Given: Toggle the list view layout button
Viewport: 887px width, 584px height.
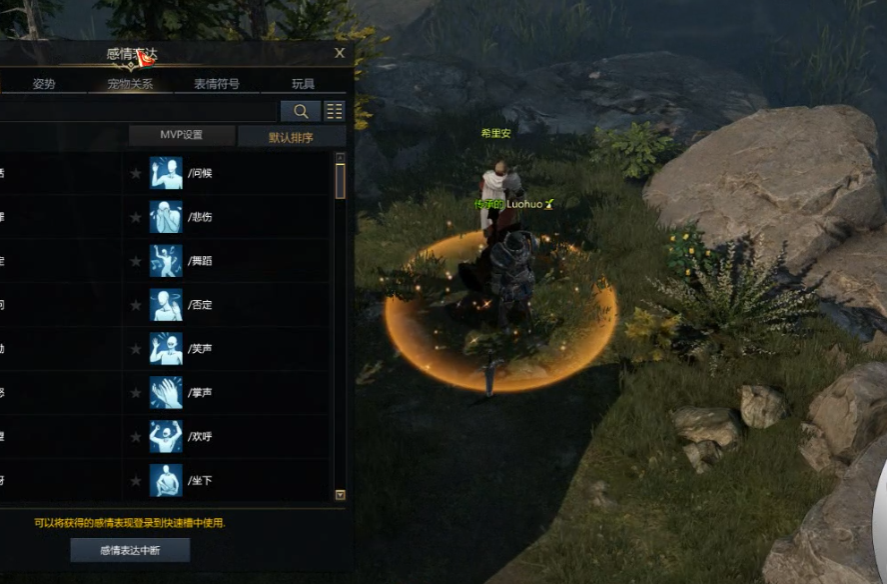Looking at the screenshot, I should tap(334, 111).
